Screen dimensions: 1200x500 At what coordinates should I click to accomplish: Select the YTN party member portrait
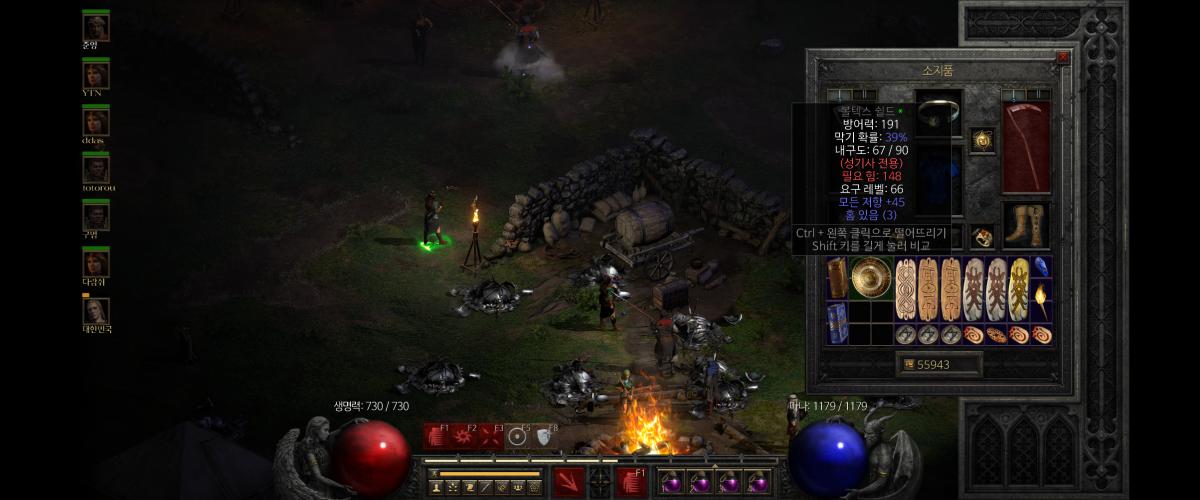tap(96, 75)
